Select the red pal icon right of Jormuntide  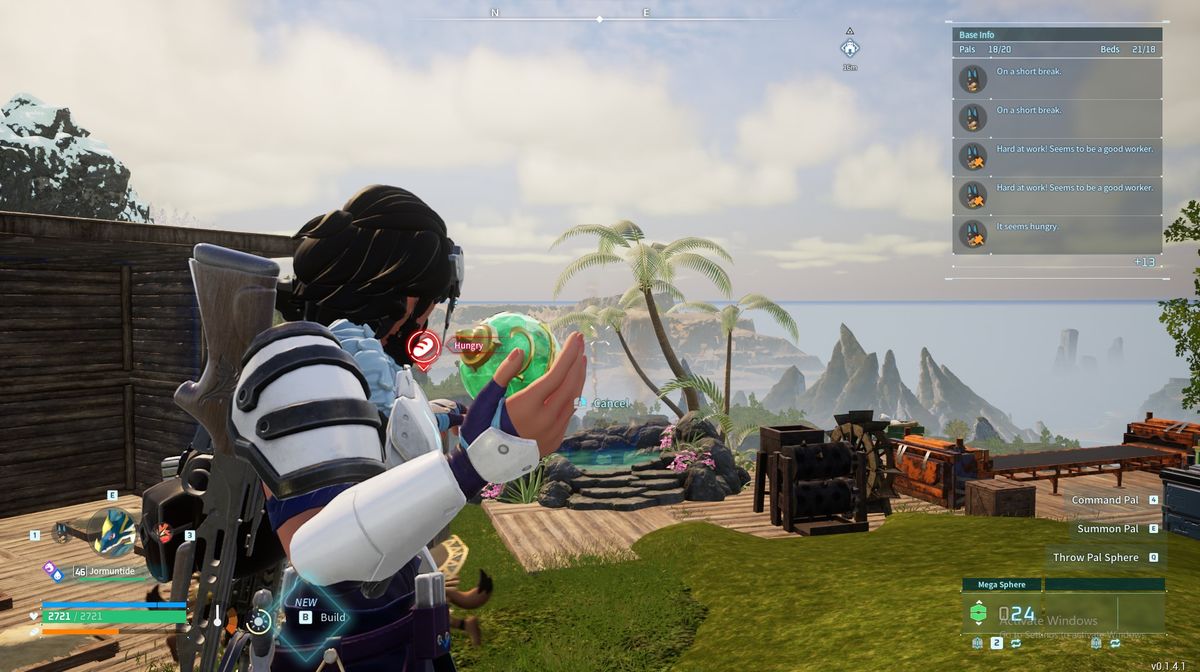coord(164,534)
